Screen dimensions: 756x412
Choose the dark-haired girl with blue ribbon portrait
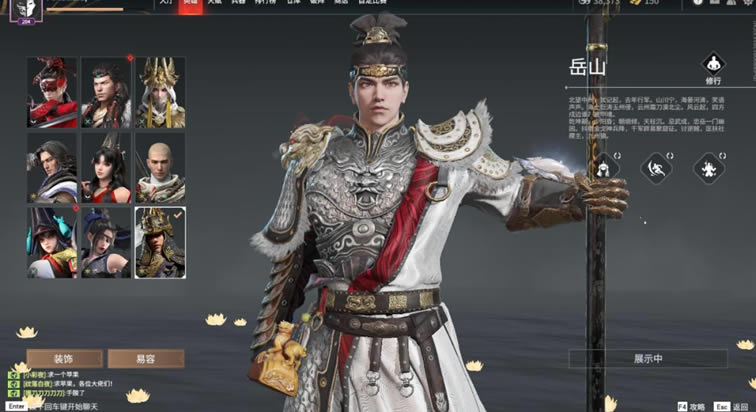pos(106,242)
